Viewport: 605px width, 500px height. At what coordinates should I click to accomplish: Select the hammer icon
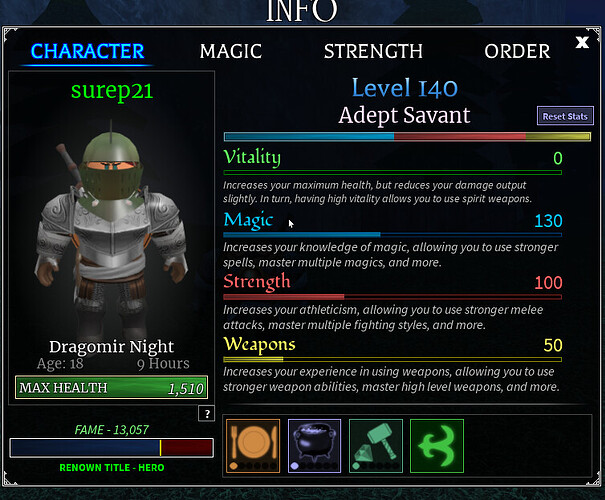click(x=376, y=445)
